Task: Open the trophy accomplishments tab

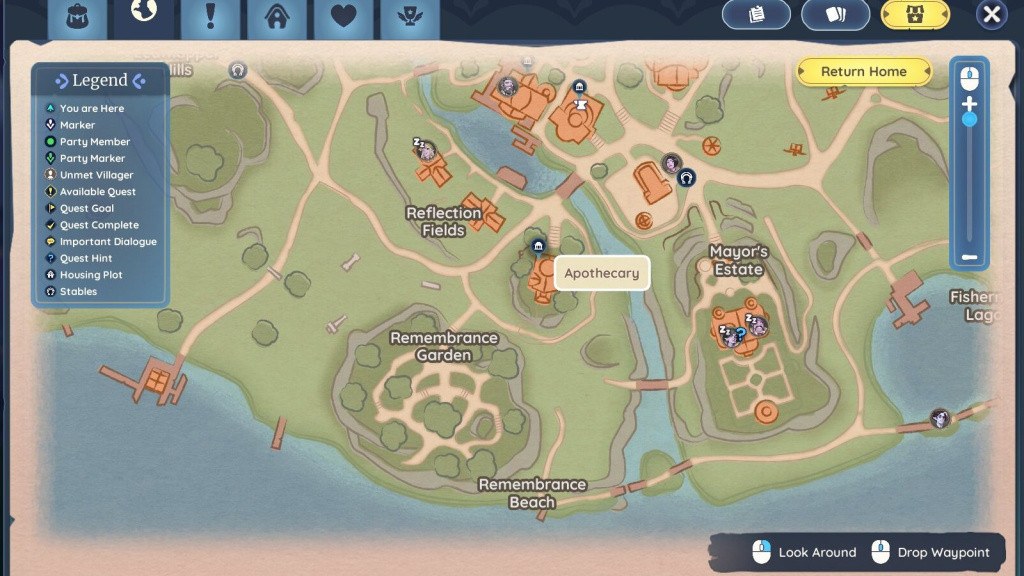Action: pyautogui.click(x=410, y=17)
